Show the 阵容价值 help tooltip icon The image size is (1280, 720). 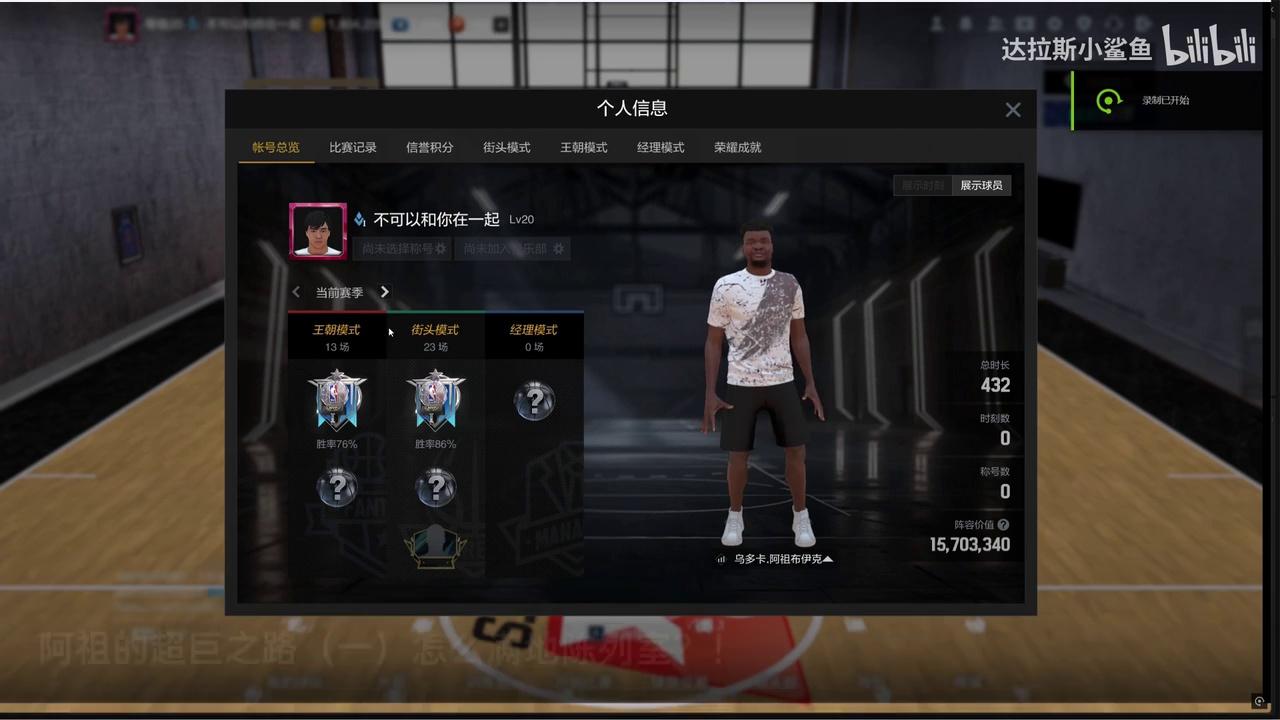coord(1003,525)
